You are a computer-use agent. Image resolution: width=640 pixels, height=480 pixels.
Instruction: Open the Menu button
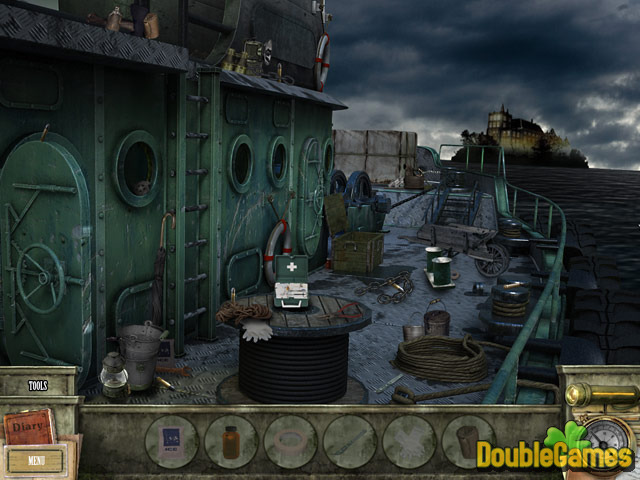(x=37, y=461)
